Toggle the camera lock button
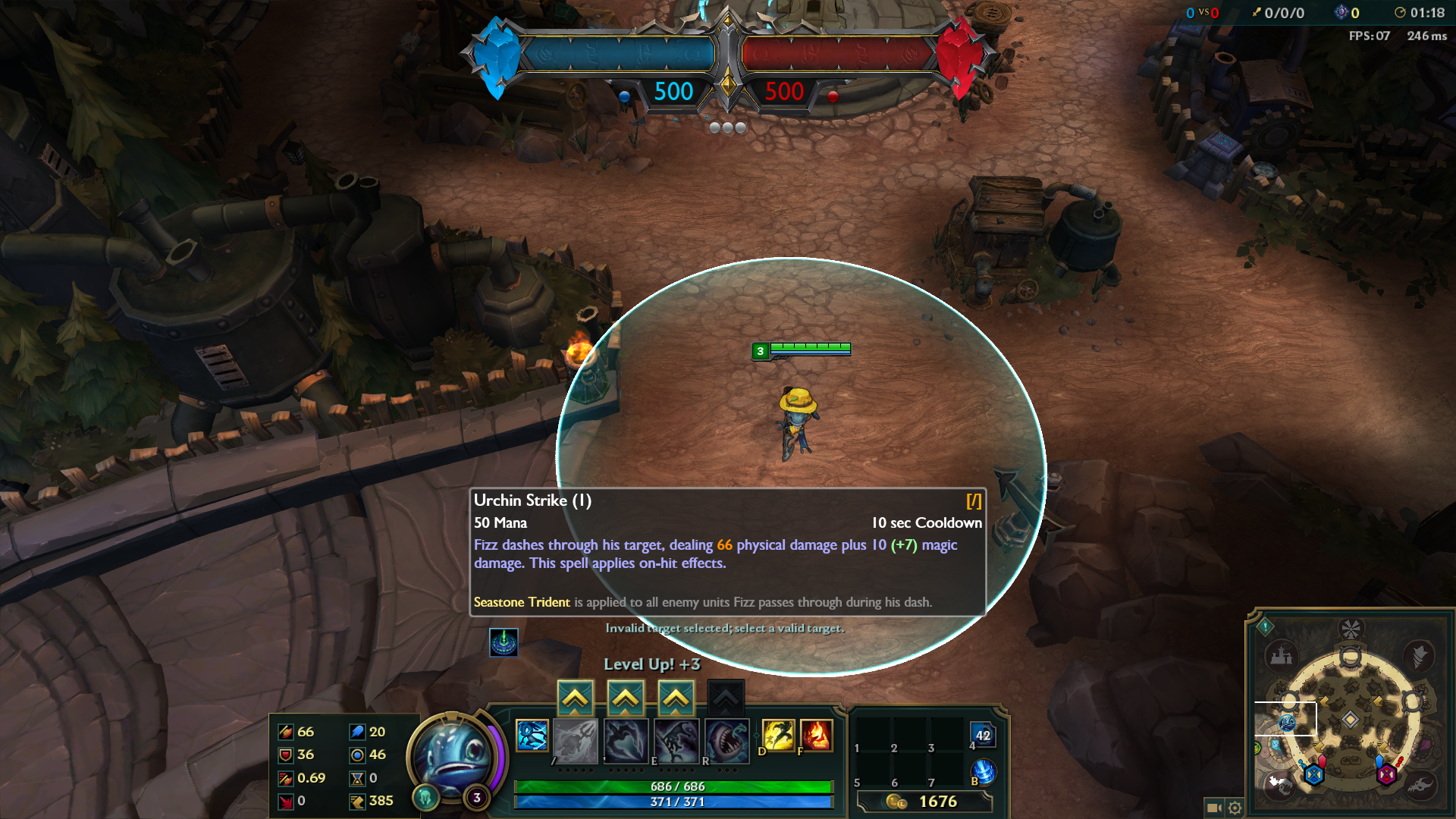This screenshot has height=819, width=1456. point(1213,808)
